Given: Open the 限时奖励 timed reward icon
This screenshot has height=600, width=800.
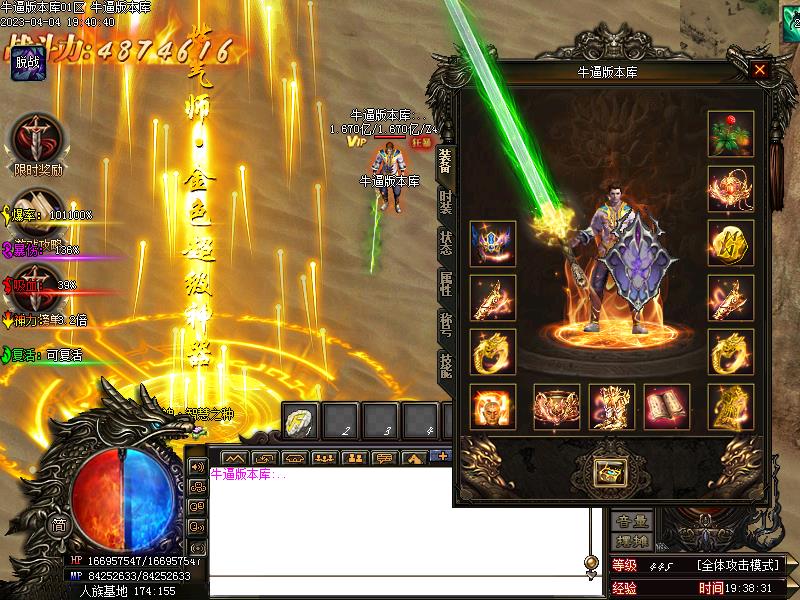Looking at the screenshot, I should pos(38,140).
